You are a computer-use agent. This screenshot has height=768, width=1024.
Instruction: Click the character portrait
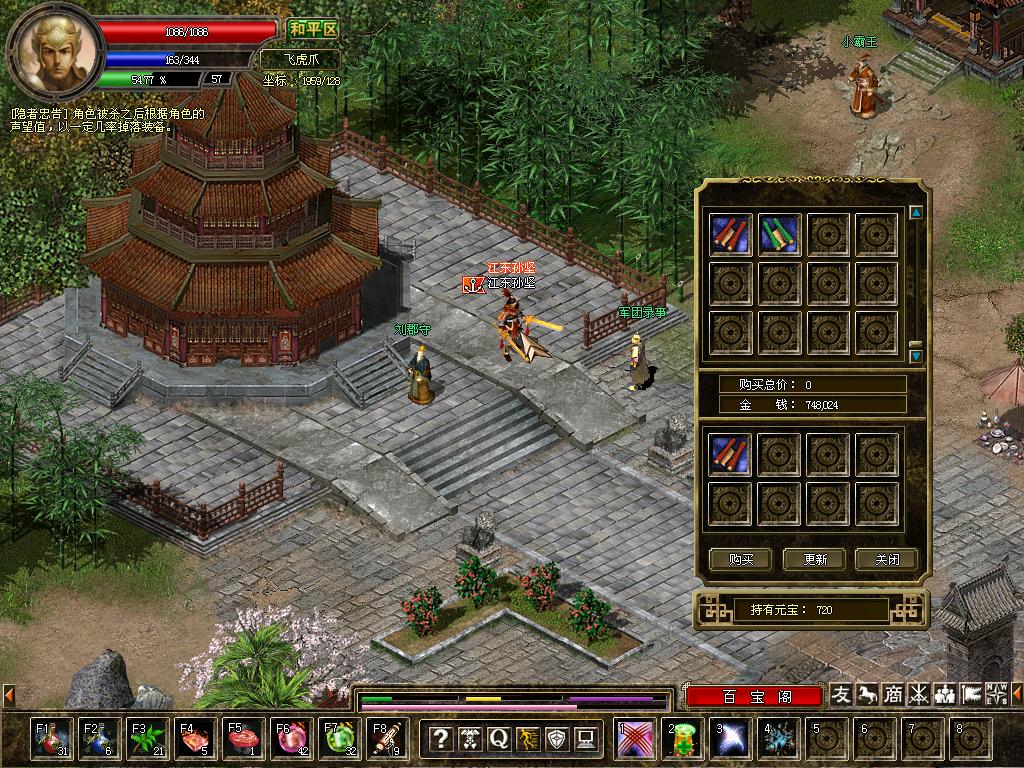pyautogui.click(x=56, y=52)
